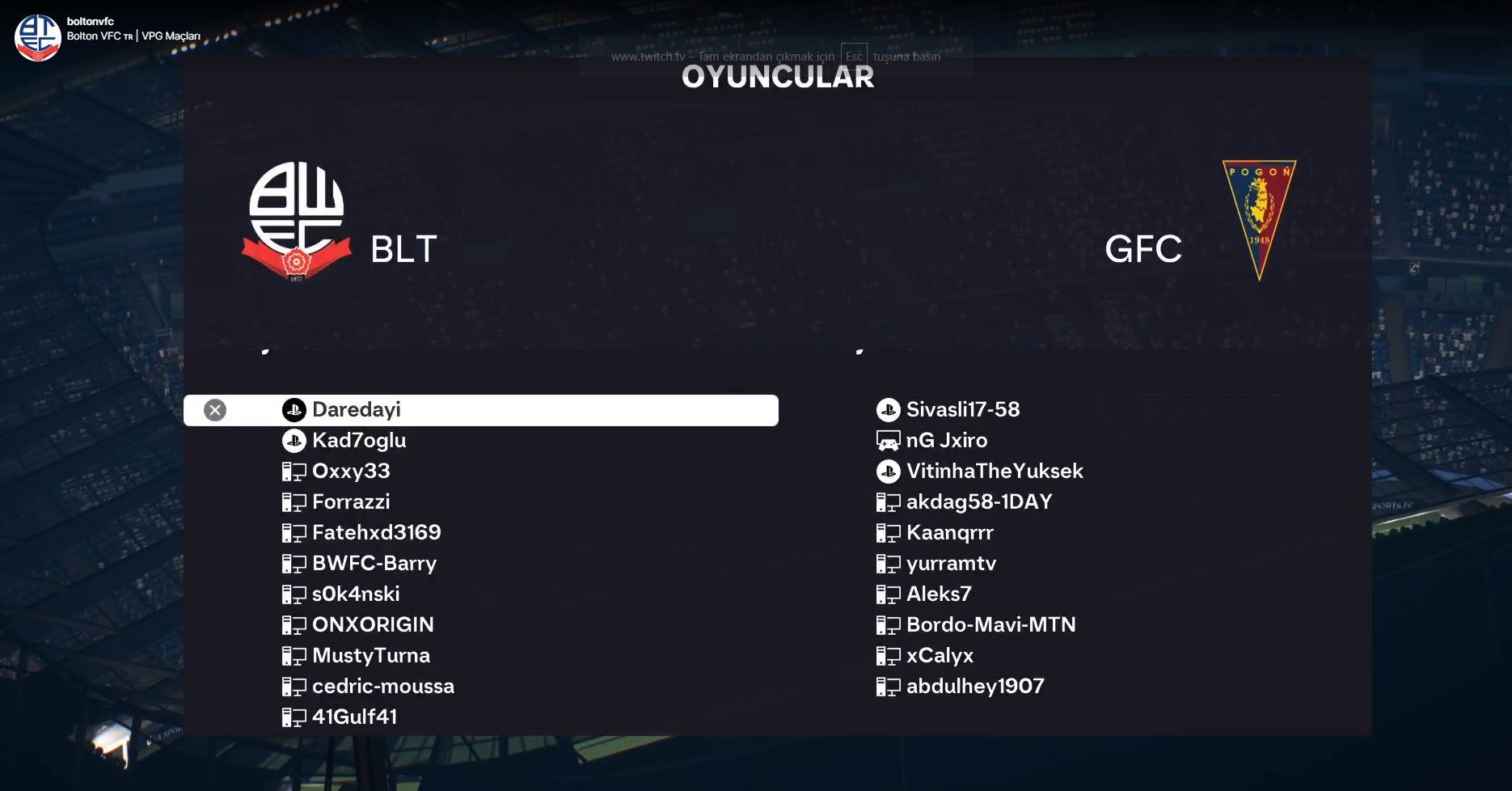Select VitinhaTheYuksek from GFC players
The width and height of the screenshot is (1512, 791).
pos(994,472)
